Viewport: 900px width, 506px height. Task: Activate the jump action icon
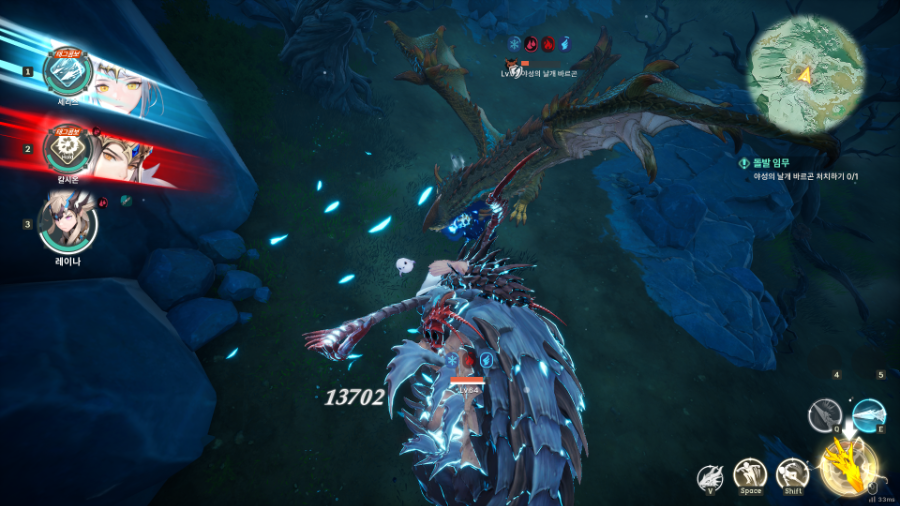[750, 474]
